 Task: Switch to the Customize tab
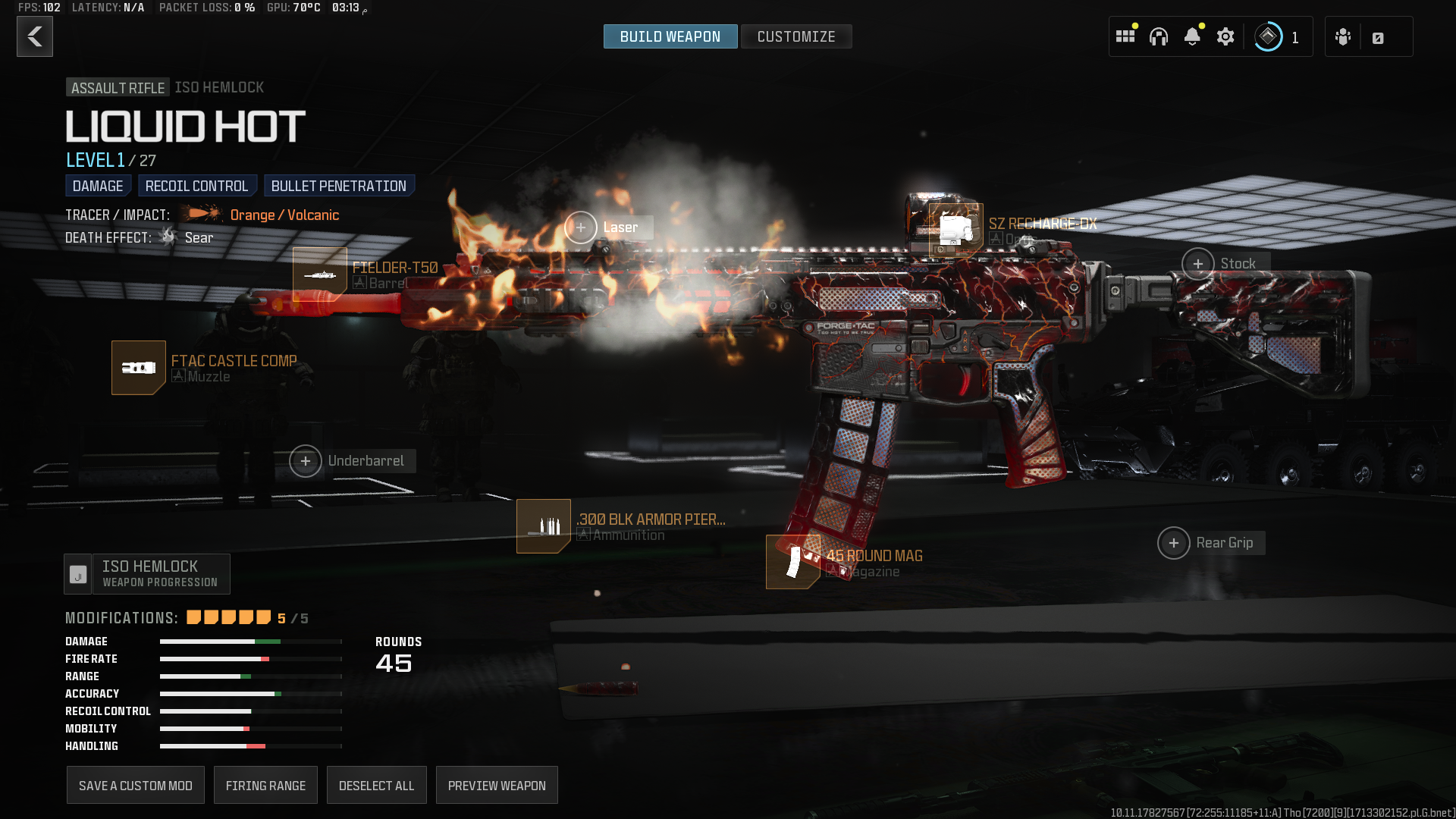[x=795, y=36]
